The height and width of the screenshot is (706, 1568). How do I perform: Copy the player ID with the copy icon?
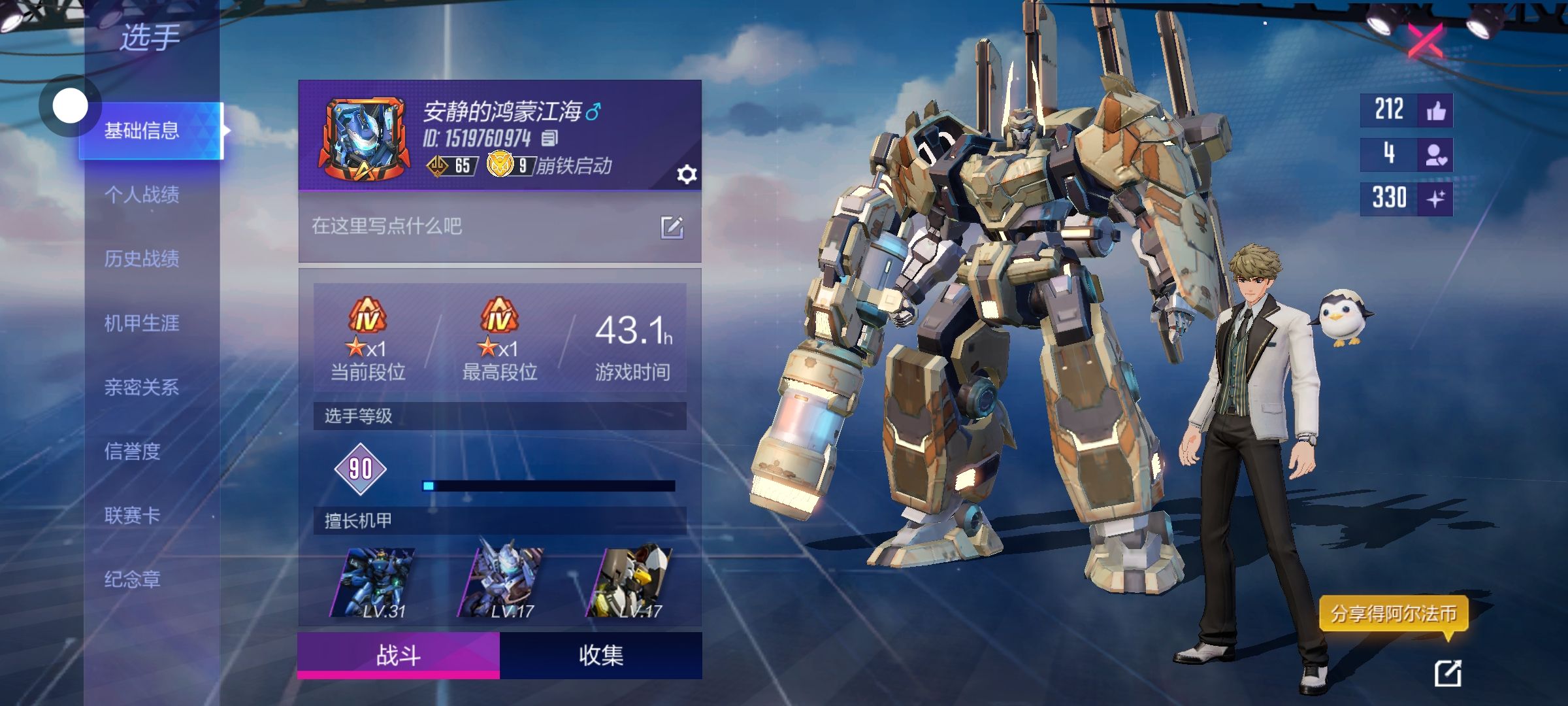549,138
